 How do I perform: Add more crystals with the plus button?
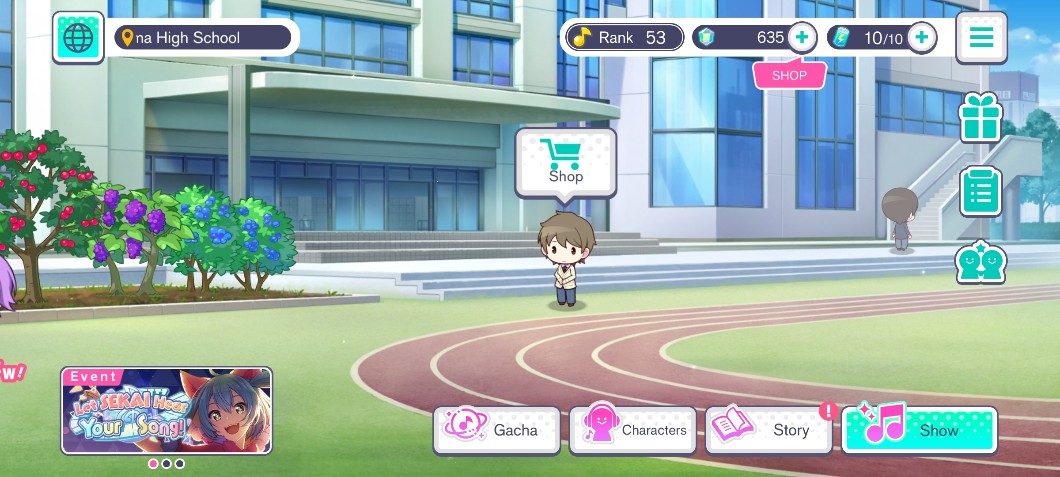(x=802, y=38)
